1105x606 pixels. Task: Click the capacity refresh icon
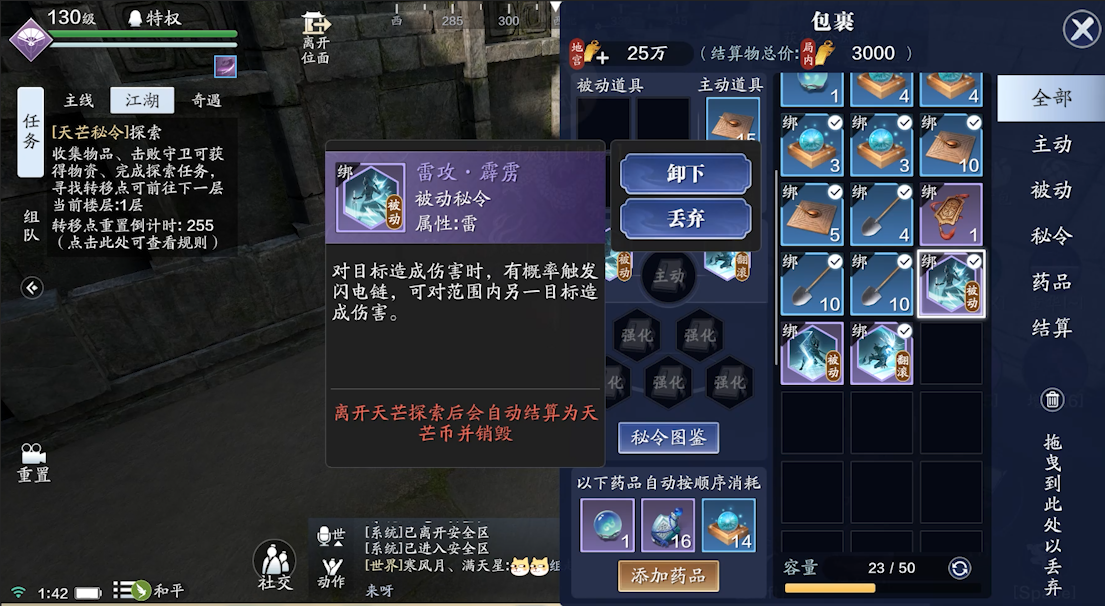click(x=959, y=568)
